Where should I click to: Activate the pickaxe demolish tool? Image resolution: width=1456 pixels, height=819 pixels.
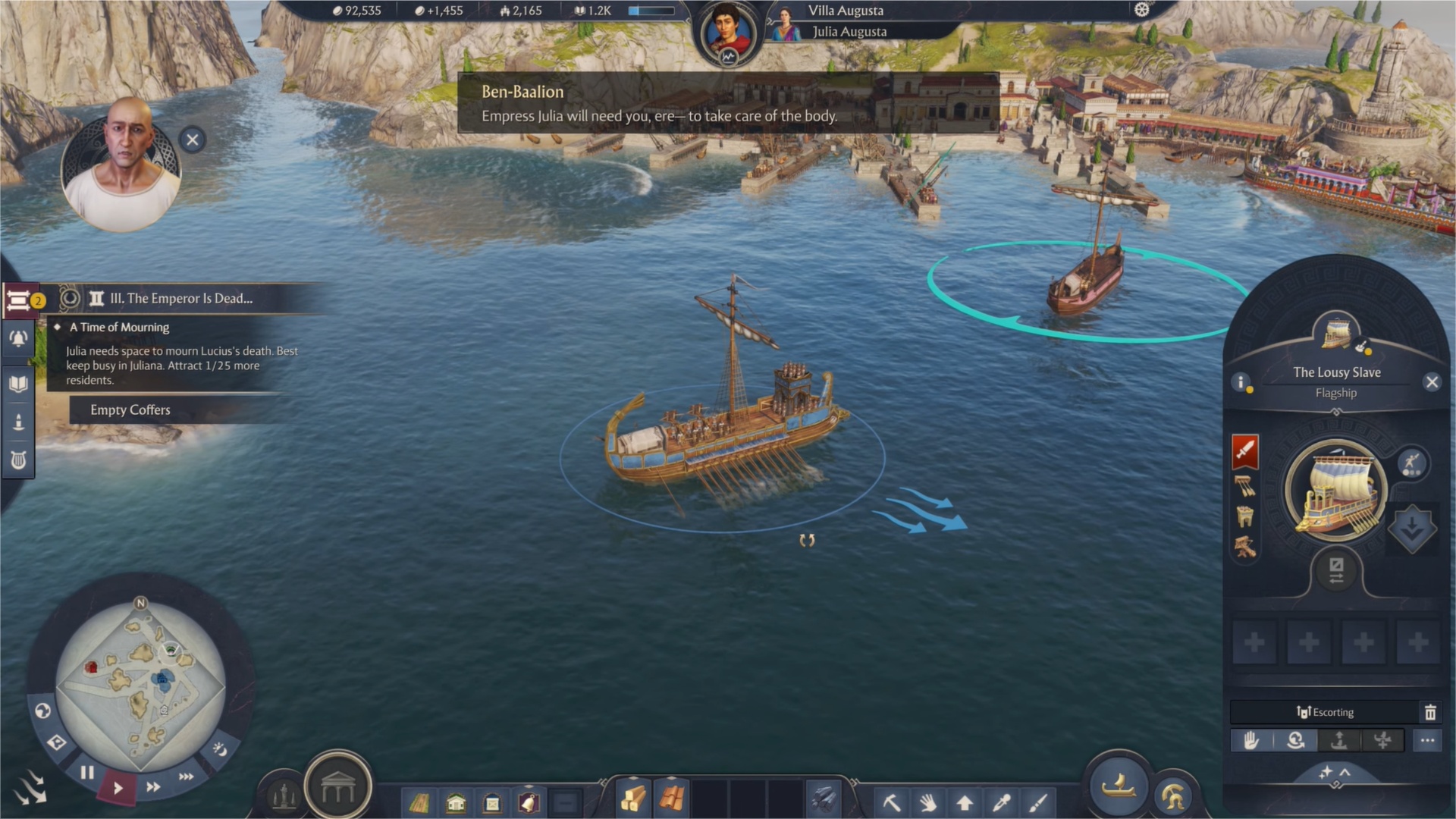point(892,802)
